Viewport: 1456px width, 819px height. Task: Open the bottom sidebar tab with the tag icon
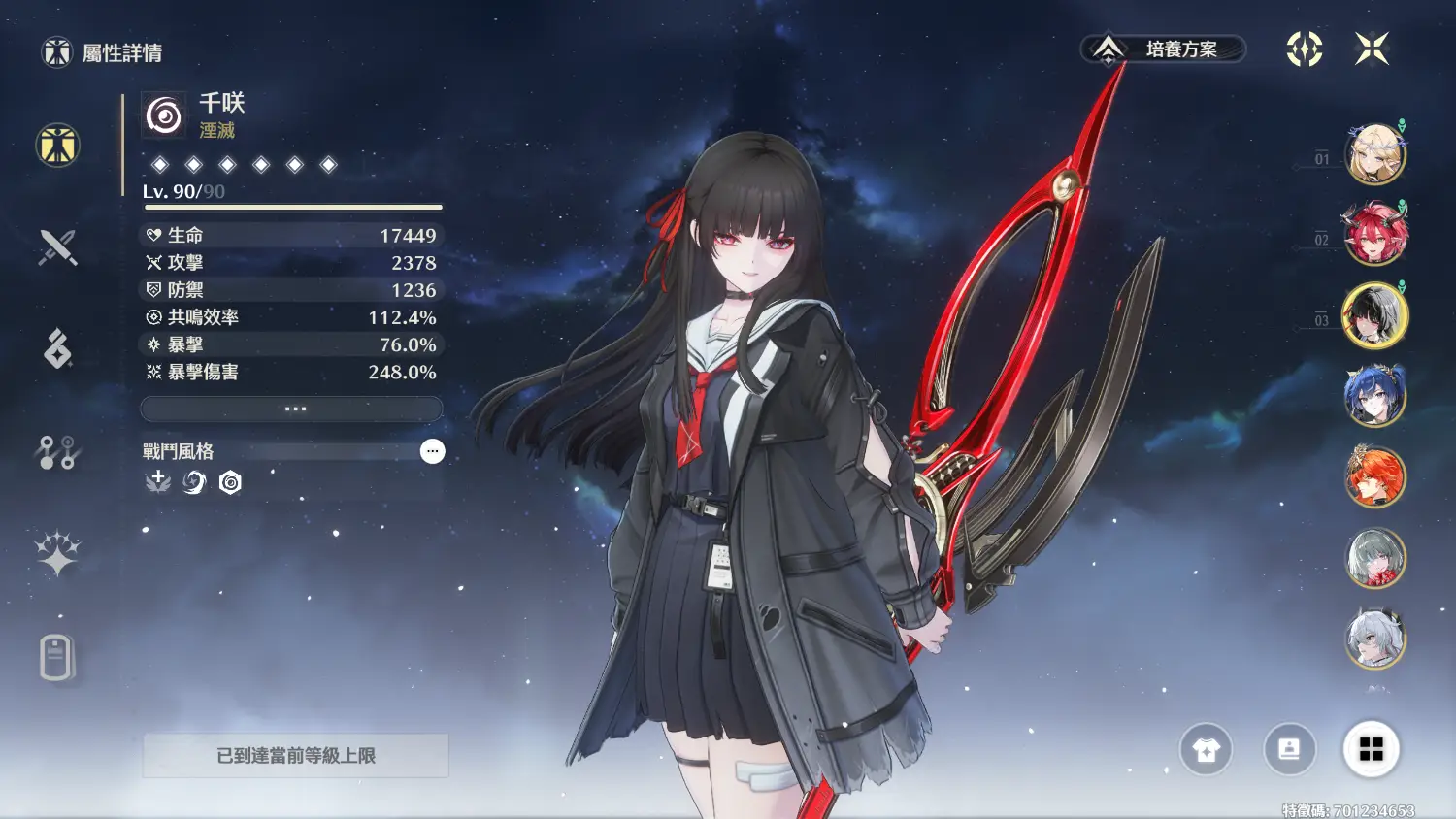tap(57, 657)
